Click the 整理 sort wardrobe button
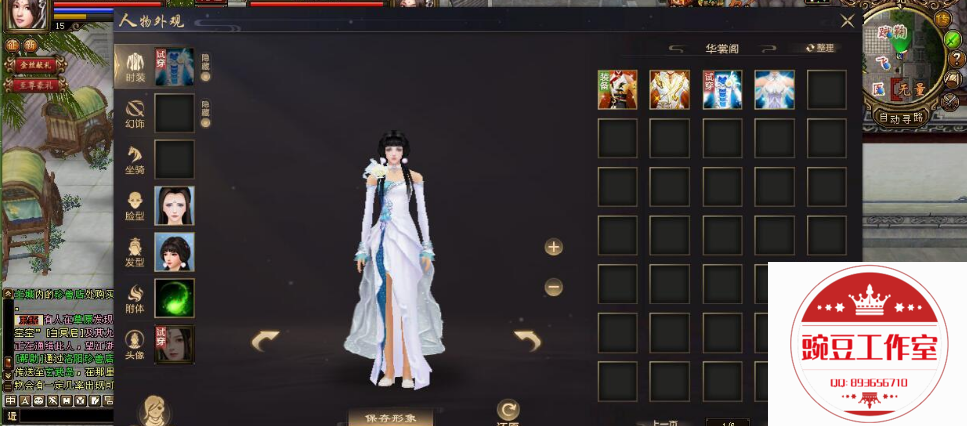 [818, 48]
